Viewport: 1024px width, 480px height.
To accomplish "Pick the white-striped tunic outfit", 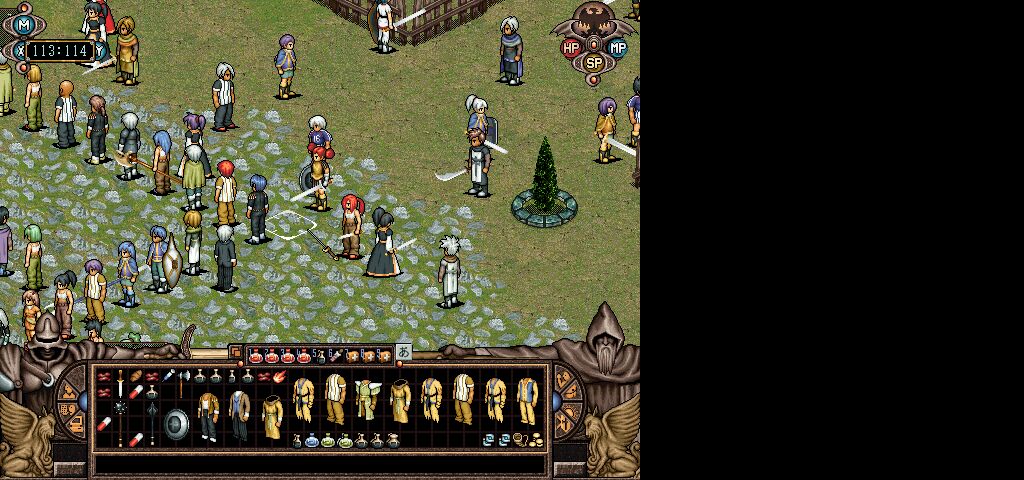I will (x=336, y=398).
